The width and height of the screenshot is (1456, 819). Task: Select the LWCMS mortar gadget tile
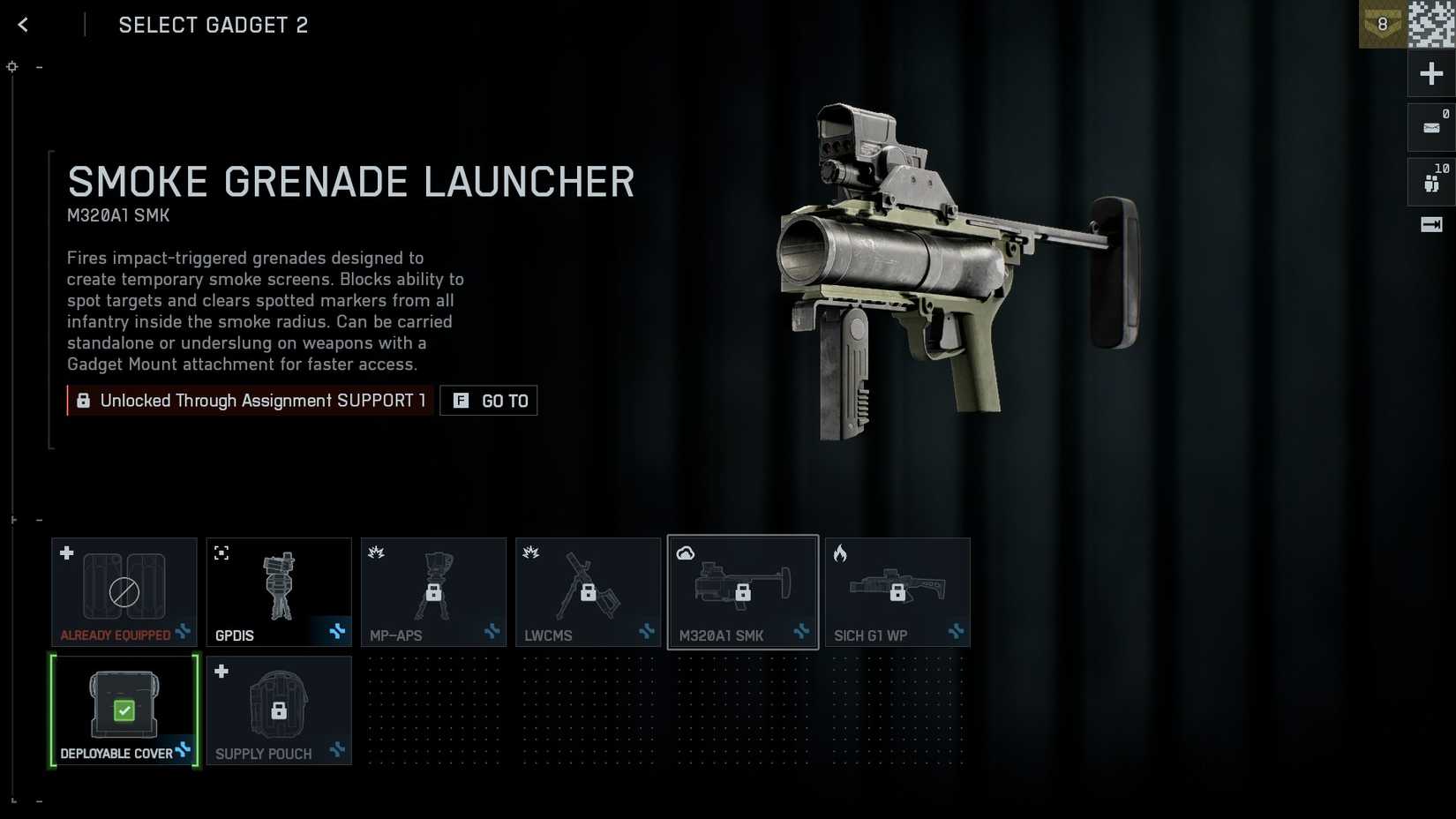coord(588,592)
